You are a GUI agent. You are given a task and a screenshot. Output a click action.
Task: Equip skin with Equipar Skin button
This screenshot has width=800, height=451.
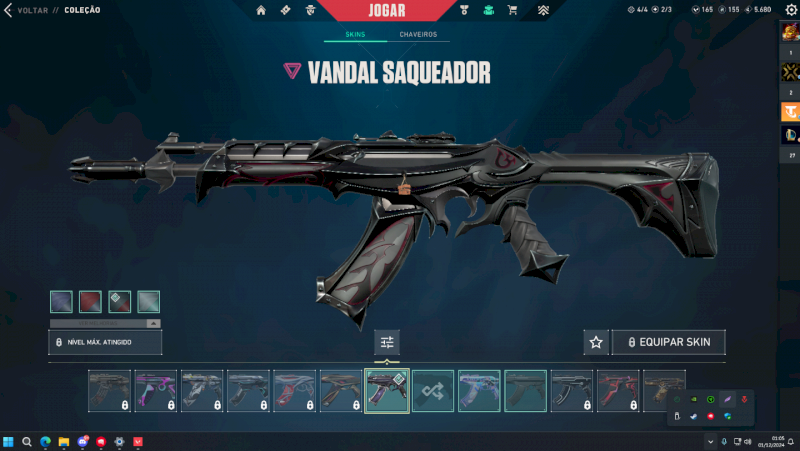click(669, 342)
